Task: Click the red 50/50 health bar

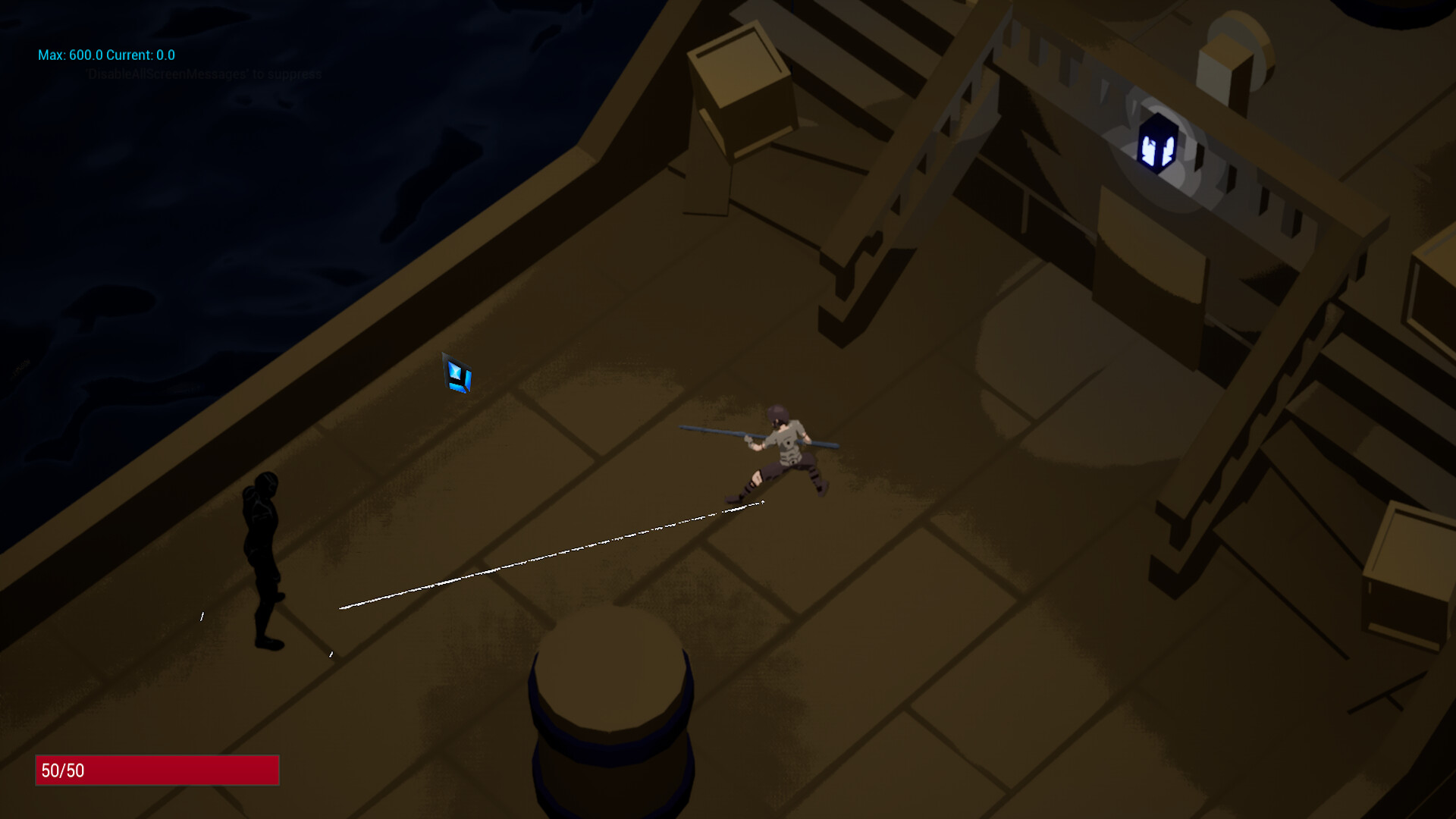Action: [157, 770]
